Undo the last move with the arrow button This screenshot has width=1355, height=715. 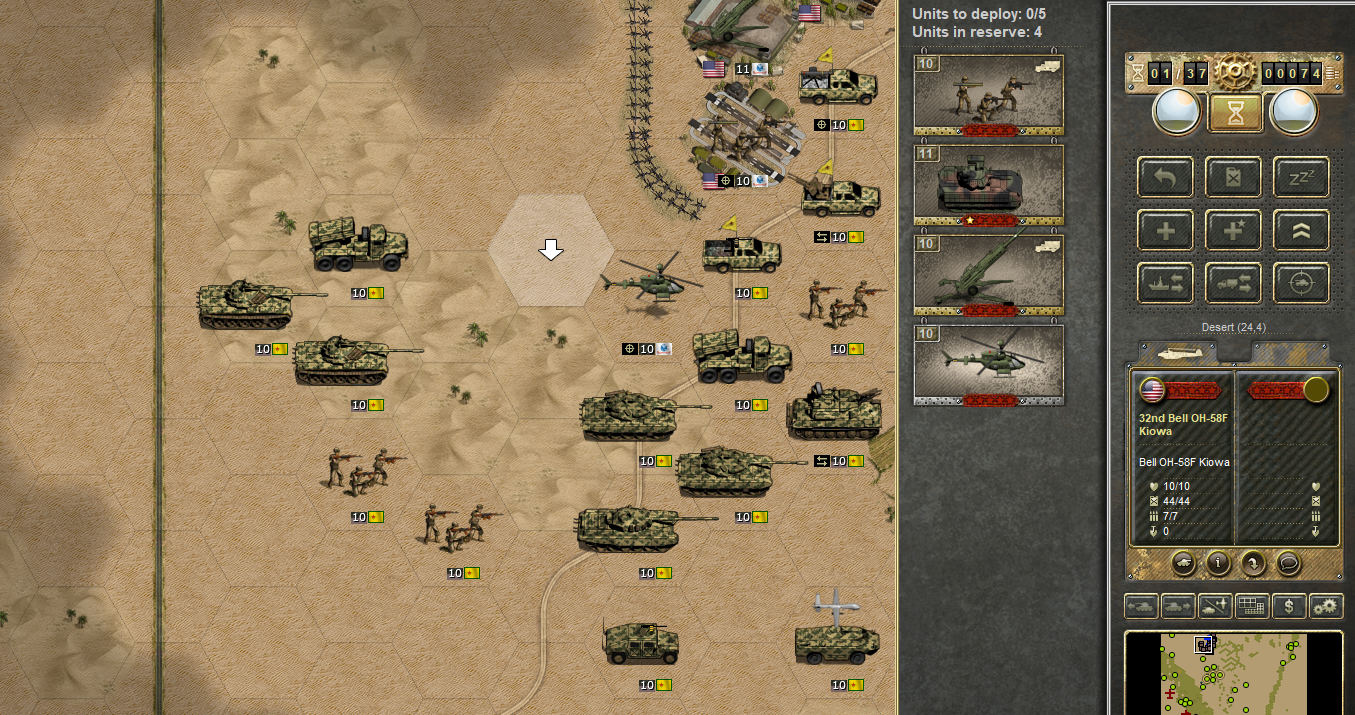pyautogui.click(x=1165, y=178)
